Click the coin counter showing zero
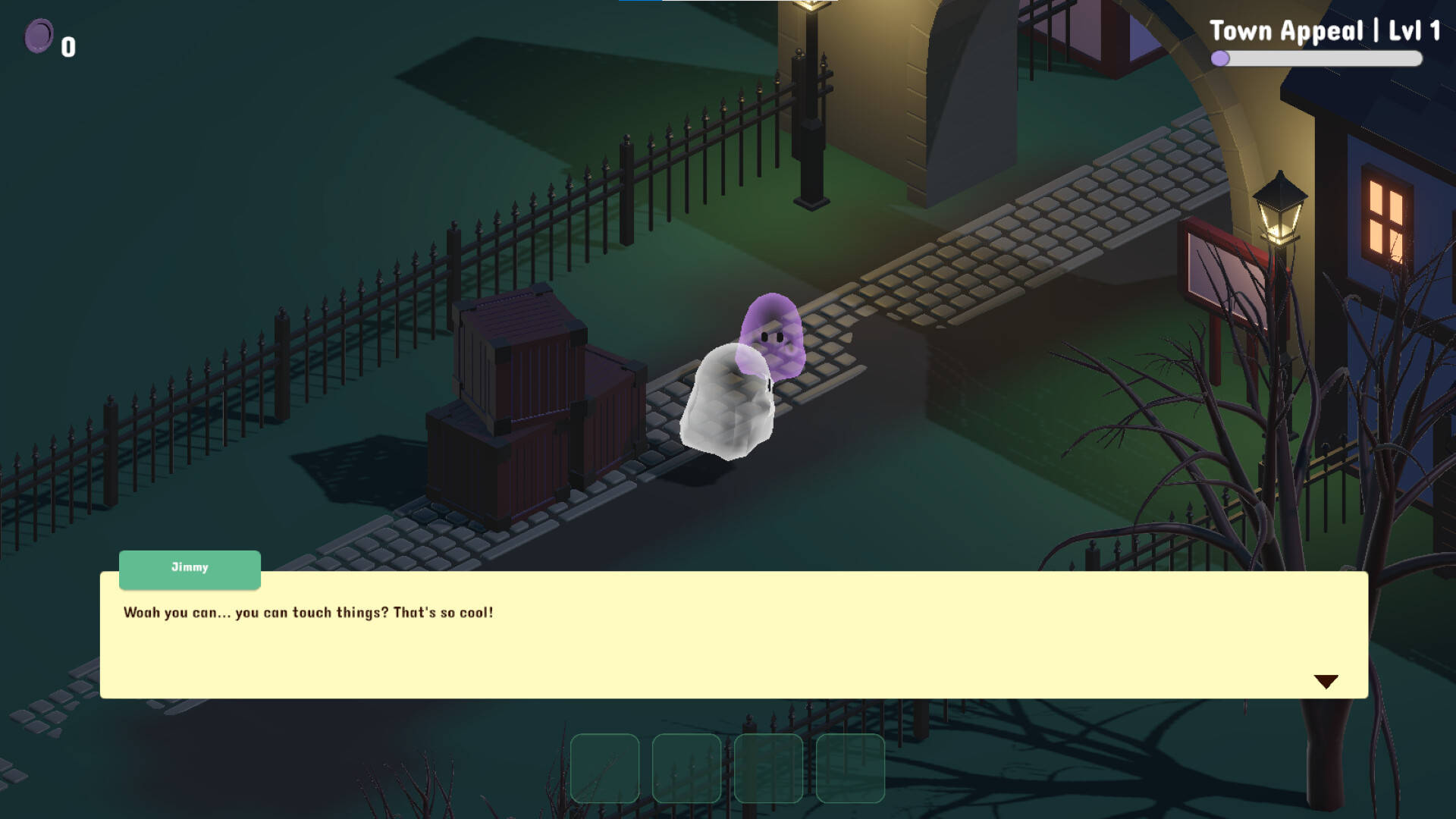This screenshot has height=819, width=1456. click(x=67, y=47)
